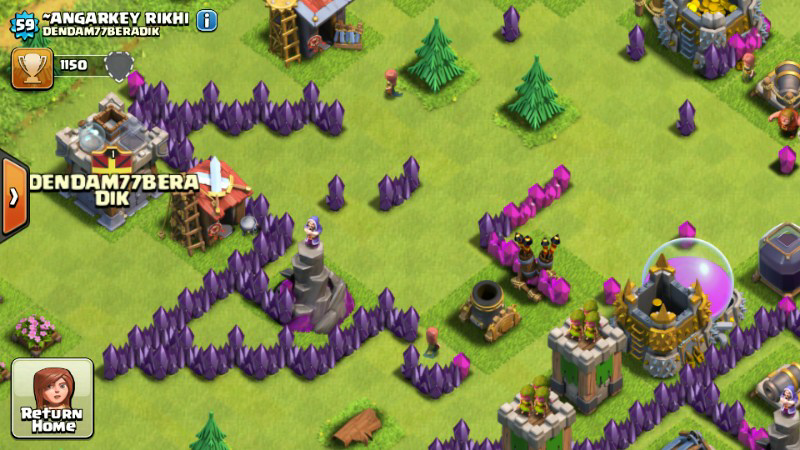800x450 pixels.
Task: Expand the orange side arrow tab
Action: pyautogui.click(x=12, y=196)
